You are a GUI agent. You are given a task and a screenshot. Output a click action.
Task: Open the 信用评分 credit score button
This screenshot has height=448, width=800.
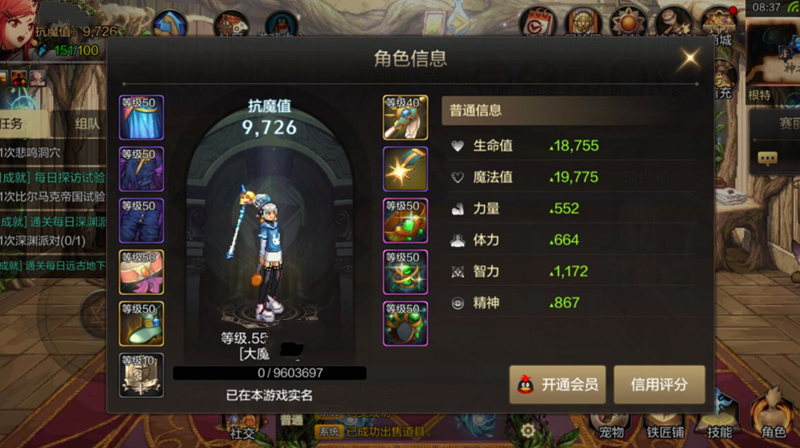coord(659,384)
